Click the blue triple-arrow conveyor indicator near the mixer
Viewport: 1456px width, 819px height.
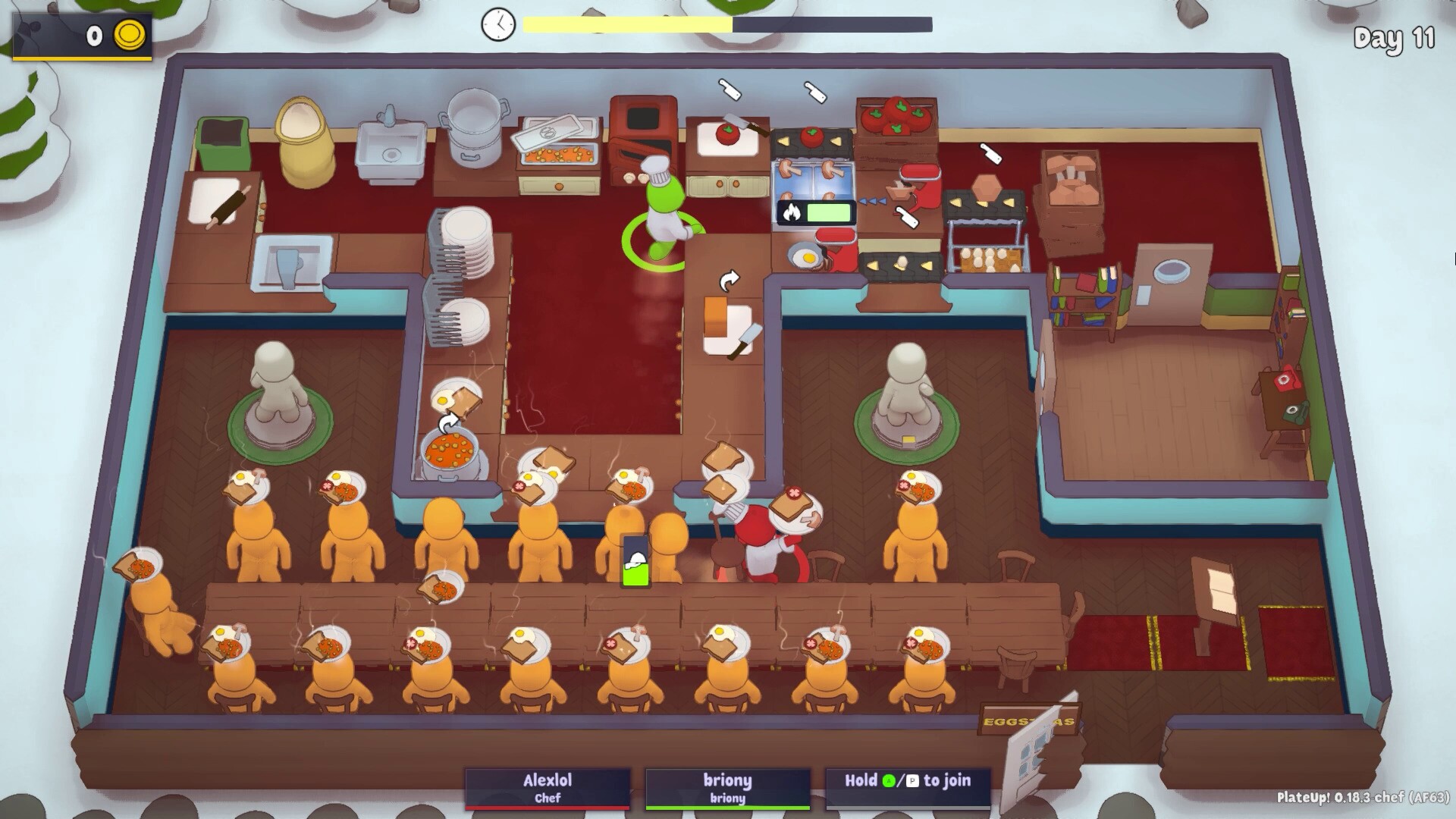click(874, 202)
